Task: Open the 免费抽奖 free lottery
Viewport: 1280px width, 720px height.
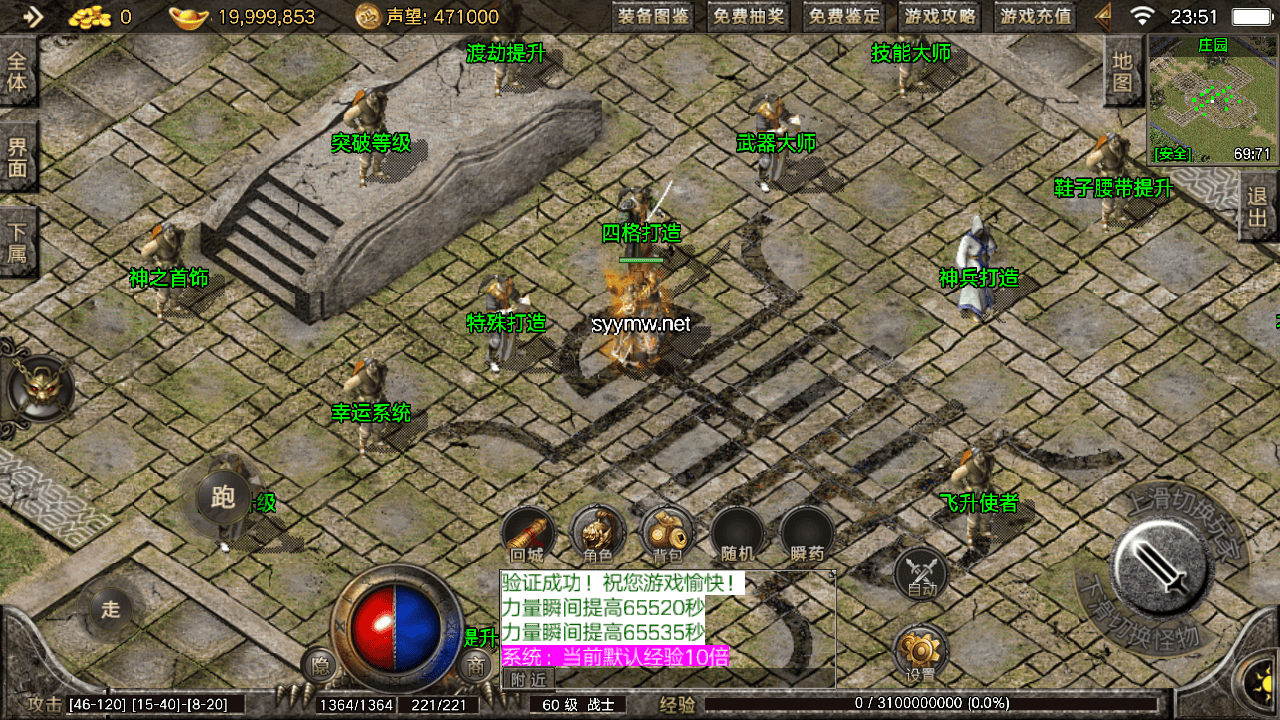Action: pyautogui.click(x=749, y=16)
